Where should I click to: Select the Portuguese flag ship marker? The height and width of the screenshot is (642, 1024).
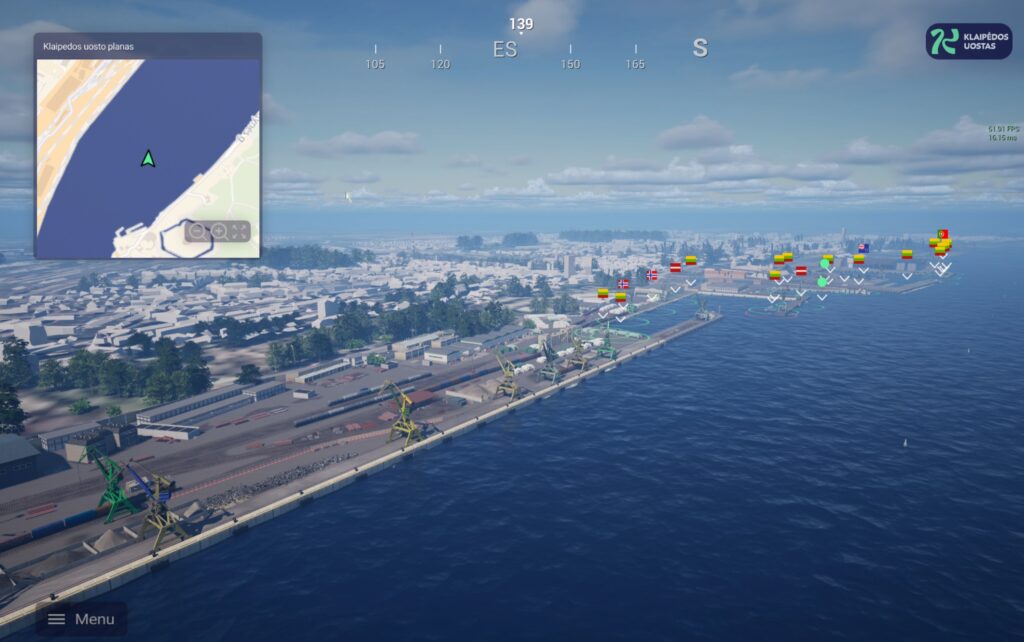click(942, 233)
